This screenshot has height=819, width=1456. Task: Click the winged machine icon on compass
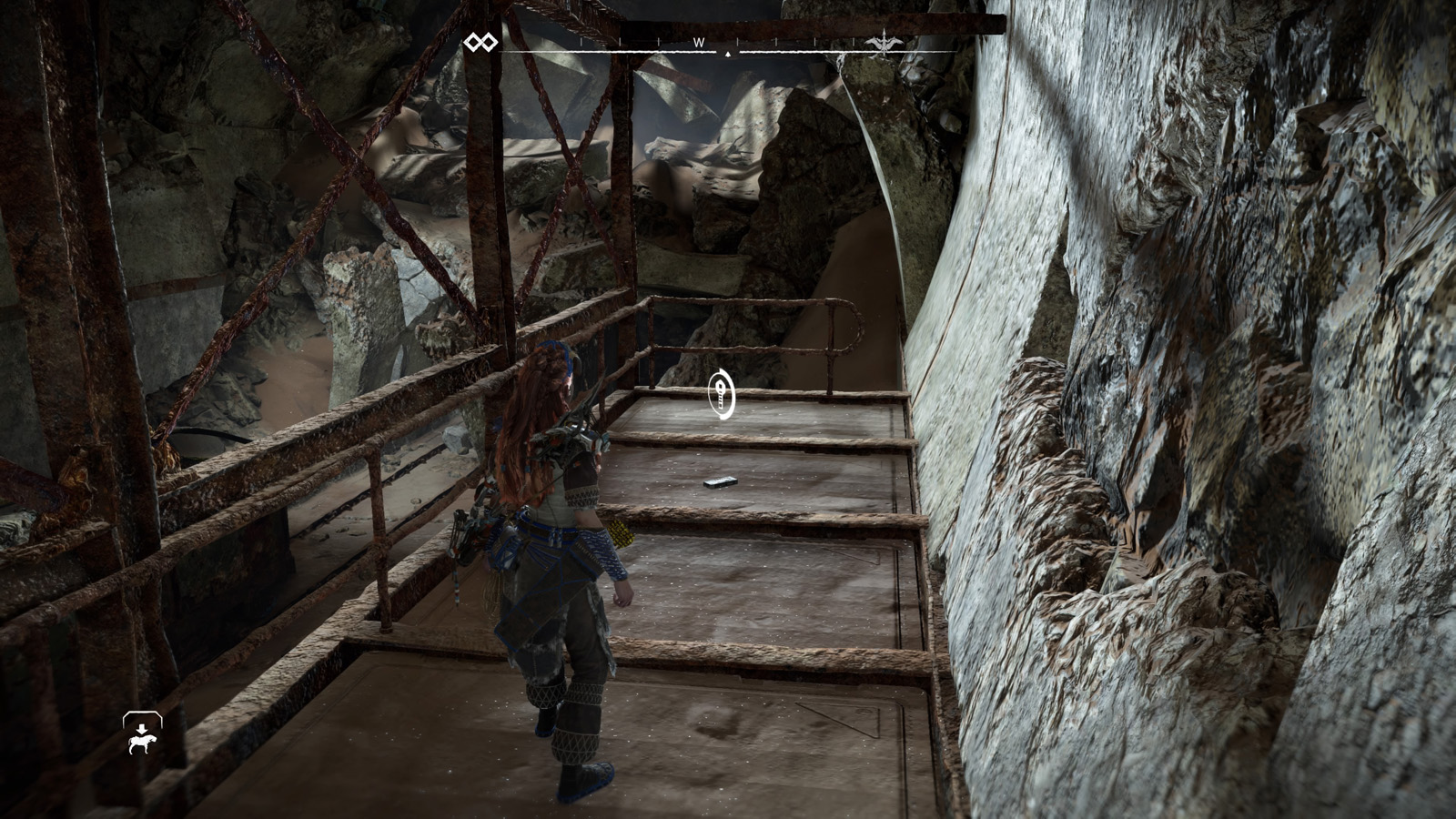(880, 42)
